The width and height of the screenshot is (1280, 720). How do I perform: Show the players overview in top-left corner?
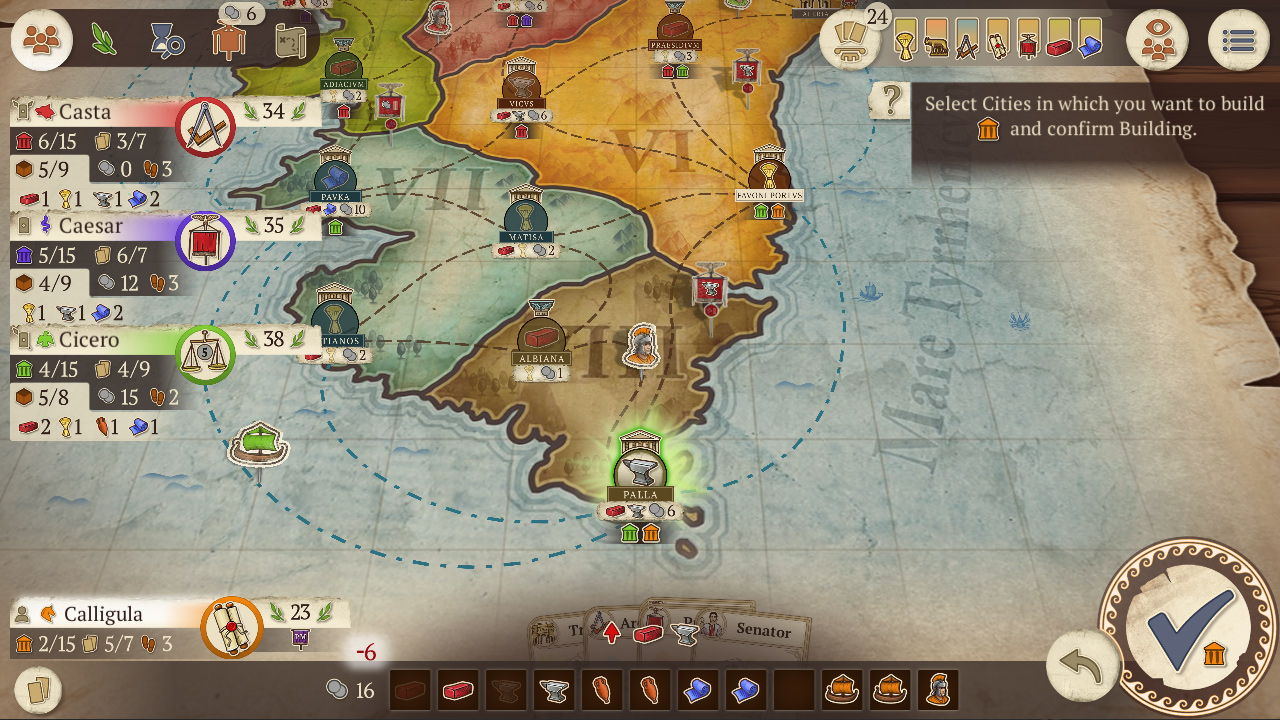pyautogui.click(x=40, y=40)
